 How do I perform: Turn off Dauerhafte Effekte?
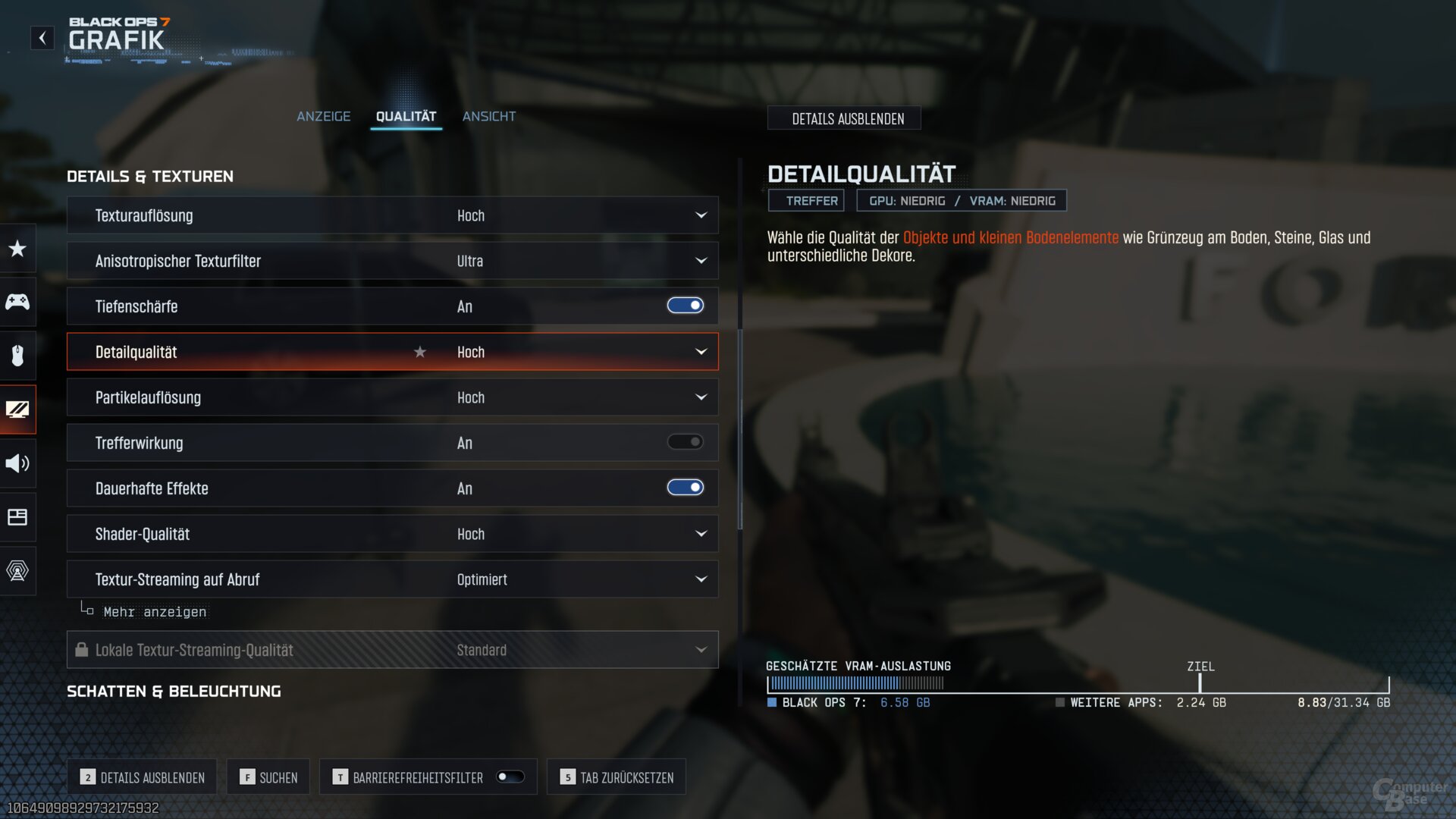(x=685, y=488)
